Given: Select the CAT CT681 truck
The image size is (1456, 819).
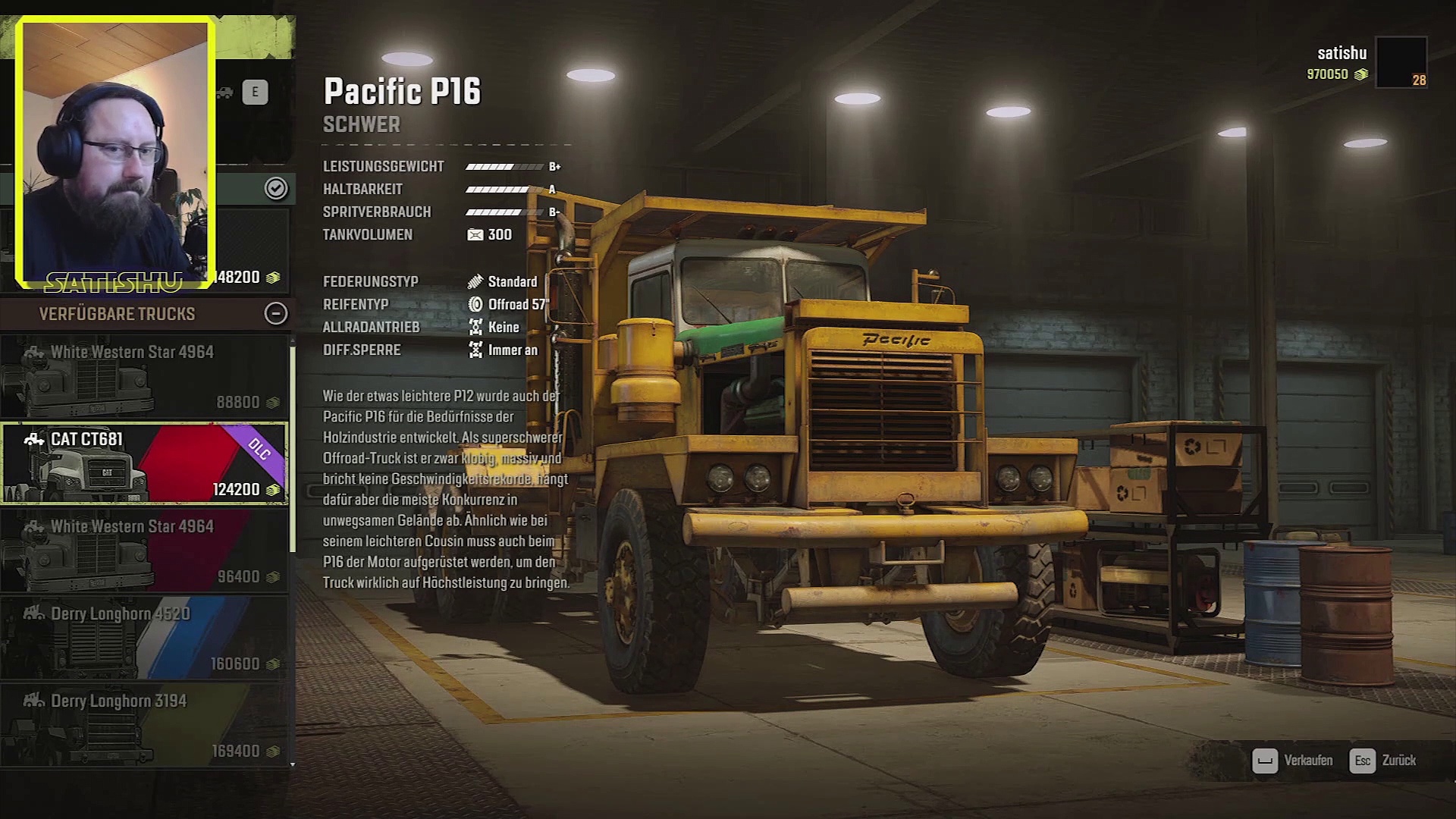Looking at the screenshot, I should 144,463.
